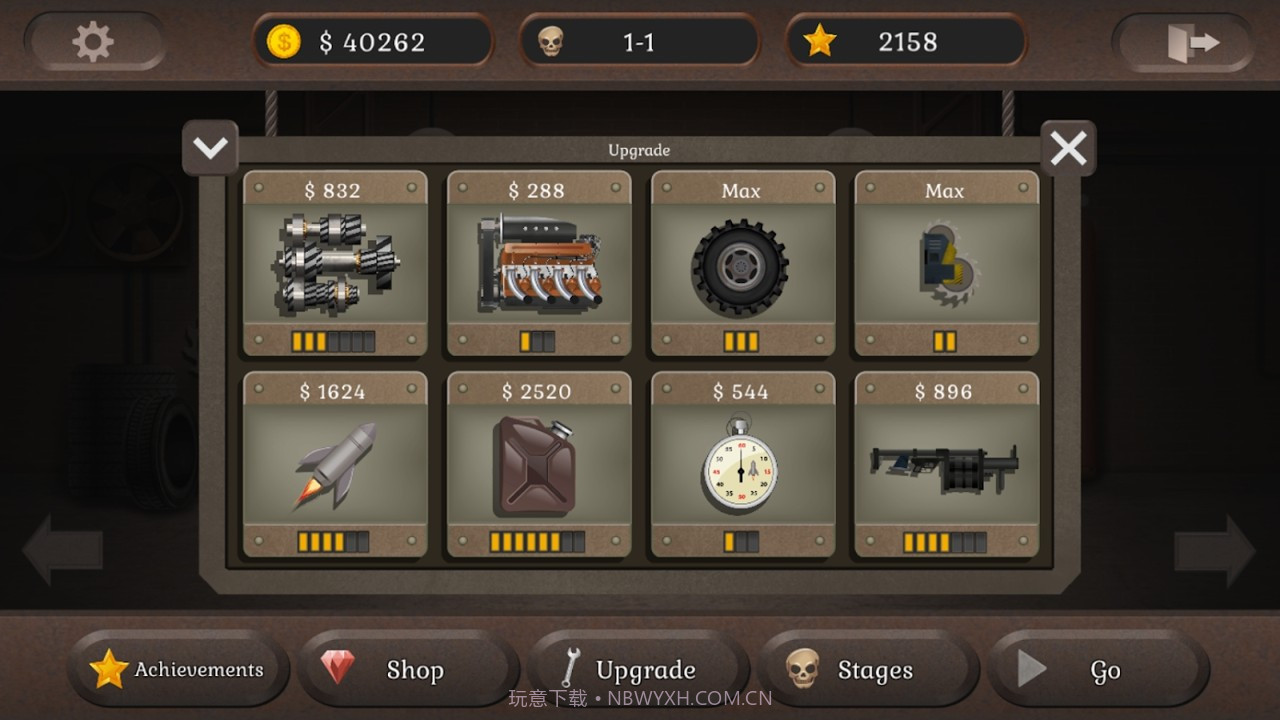
Task: Upgrade the grenade launcher for $896
Action: click(x=947, y=465)
